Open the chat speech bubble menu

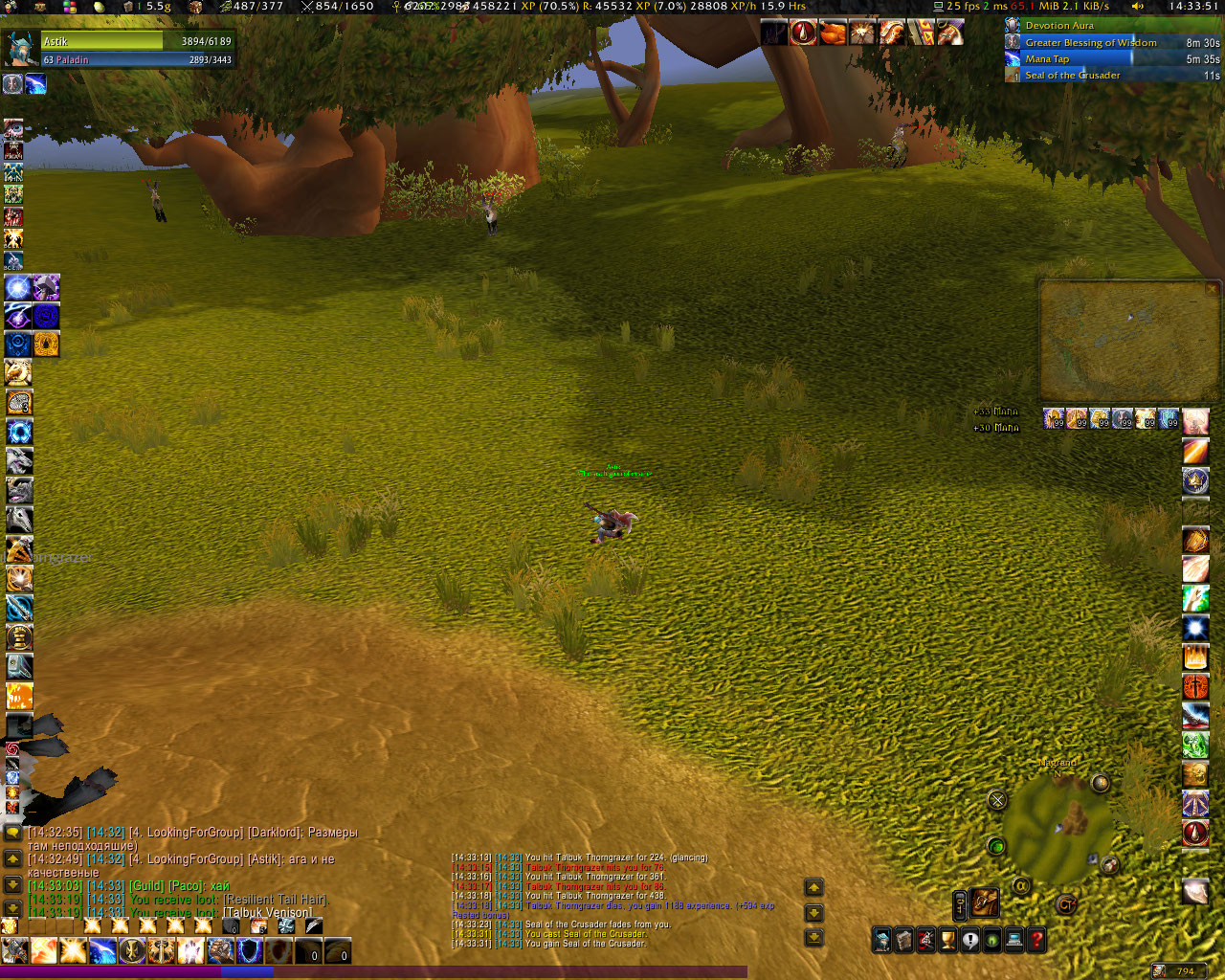tap(12, 833)
